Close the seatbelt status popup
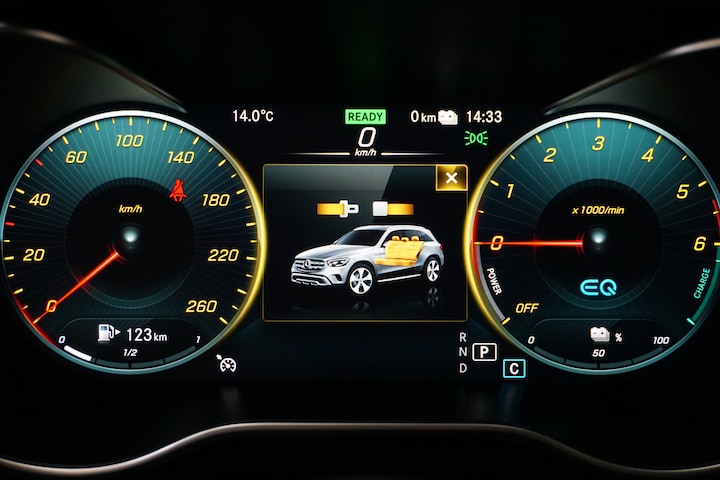Screen dimensions: 720x480 (451, 178)
